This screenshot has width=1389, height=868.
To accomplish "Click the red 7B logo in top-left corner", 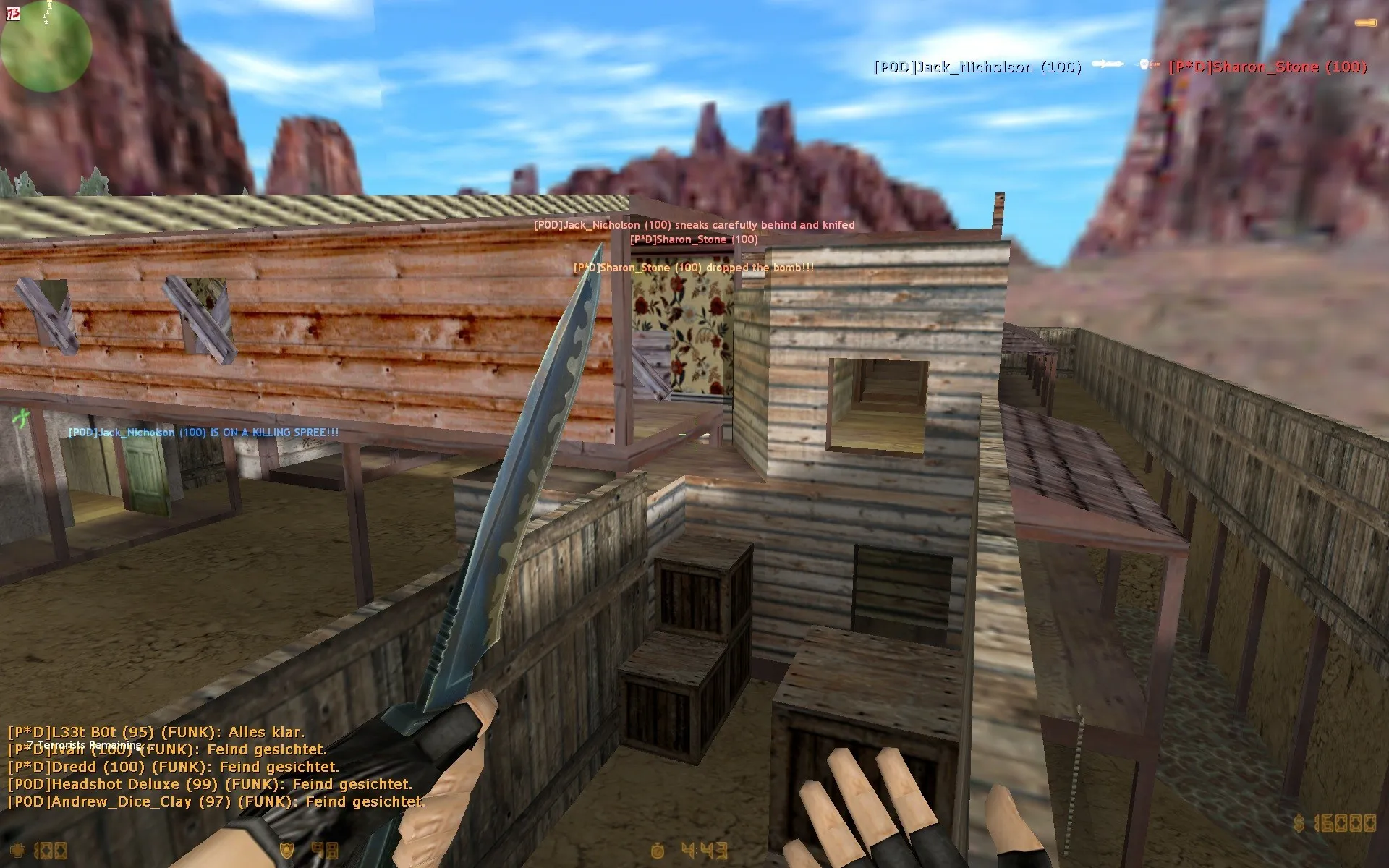I will tap(12, 12).
